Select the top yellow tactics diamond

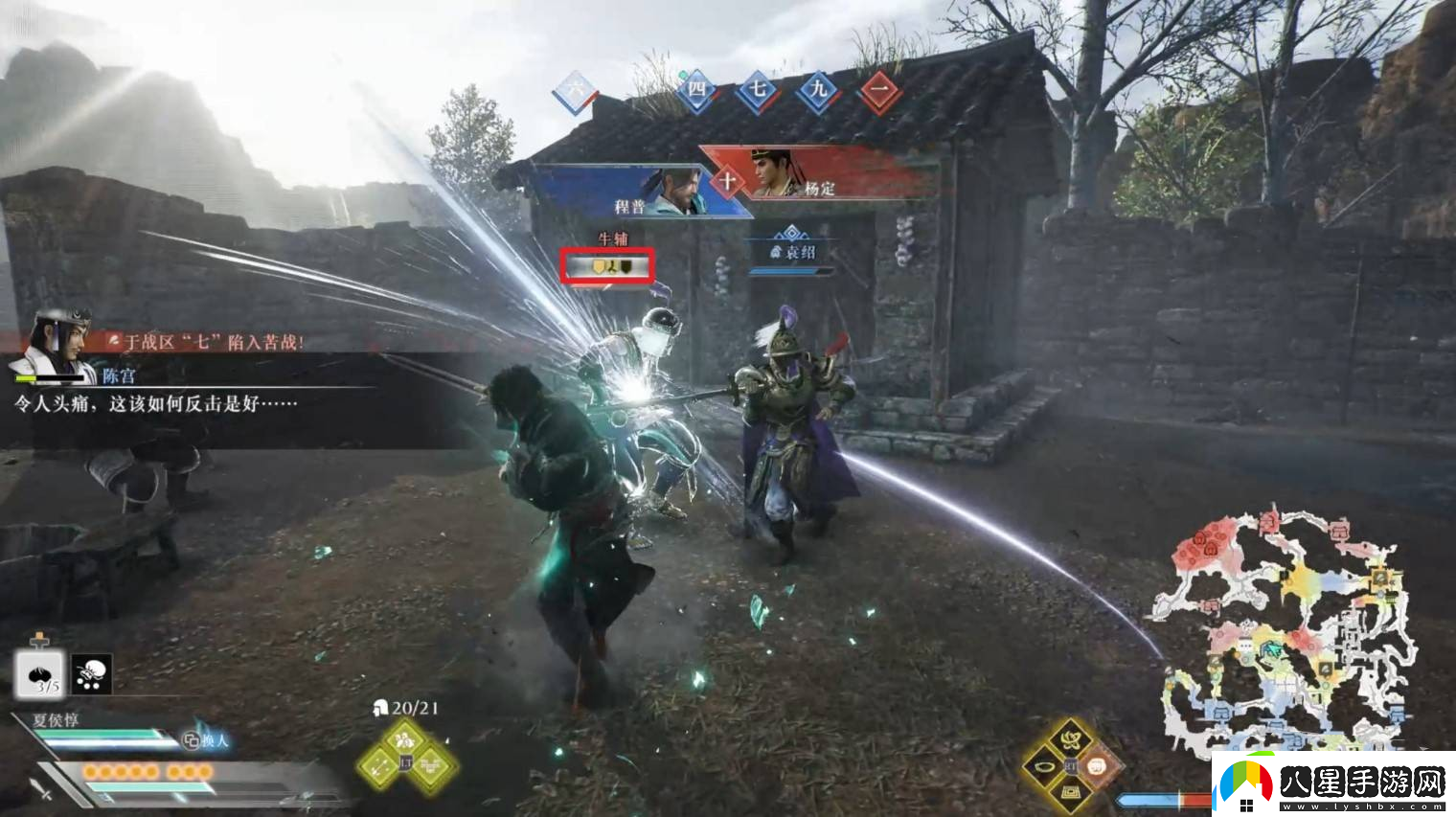tap(1071, 738)
